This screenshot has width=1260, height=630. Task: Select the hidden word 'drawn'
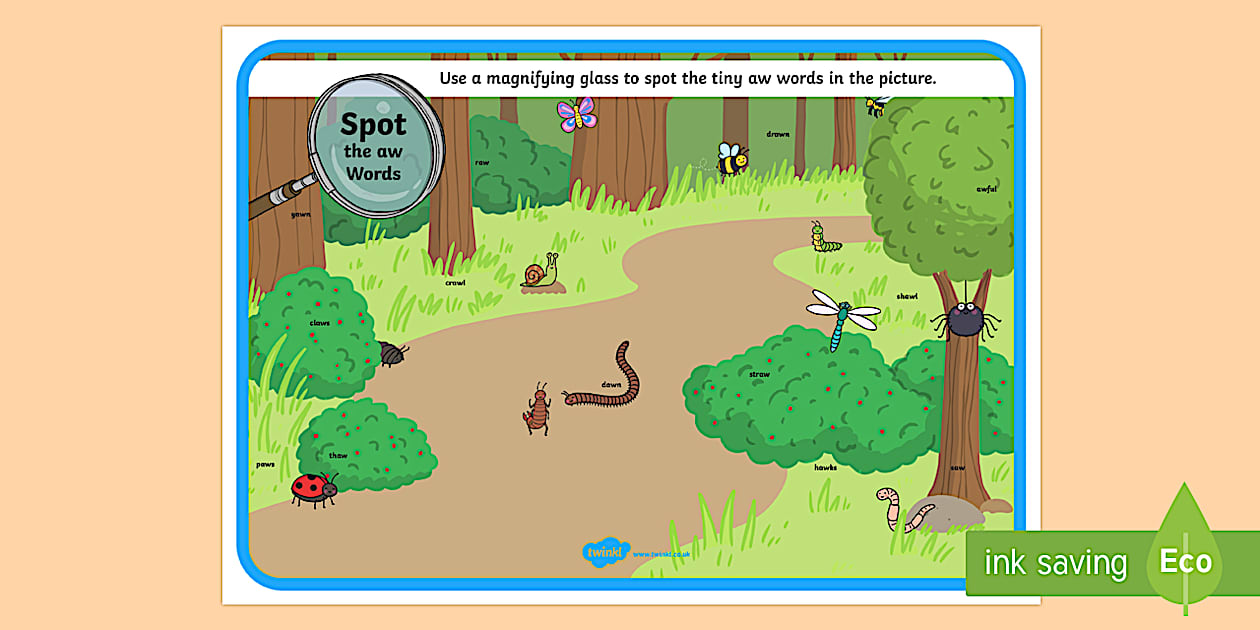[x=778, y=134]
